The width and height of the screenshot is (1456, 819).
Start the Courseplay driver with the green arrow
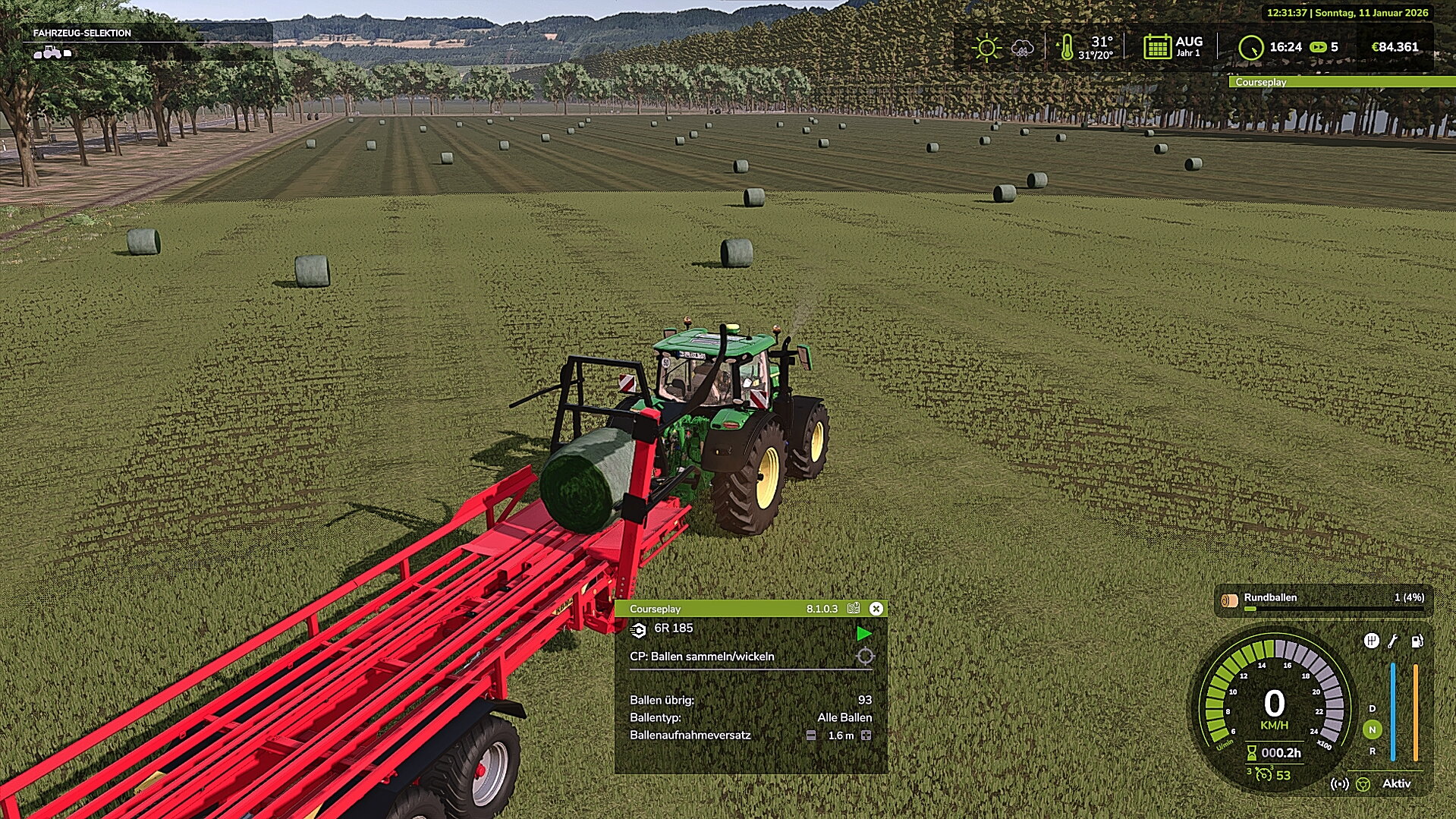pyautogui.click(x=863, y=633)
